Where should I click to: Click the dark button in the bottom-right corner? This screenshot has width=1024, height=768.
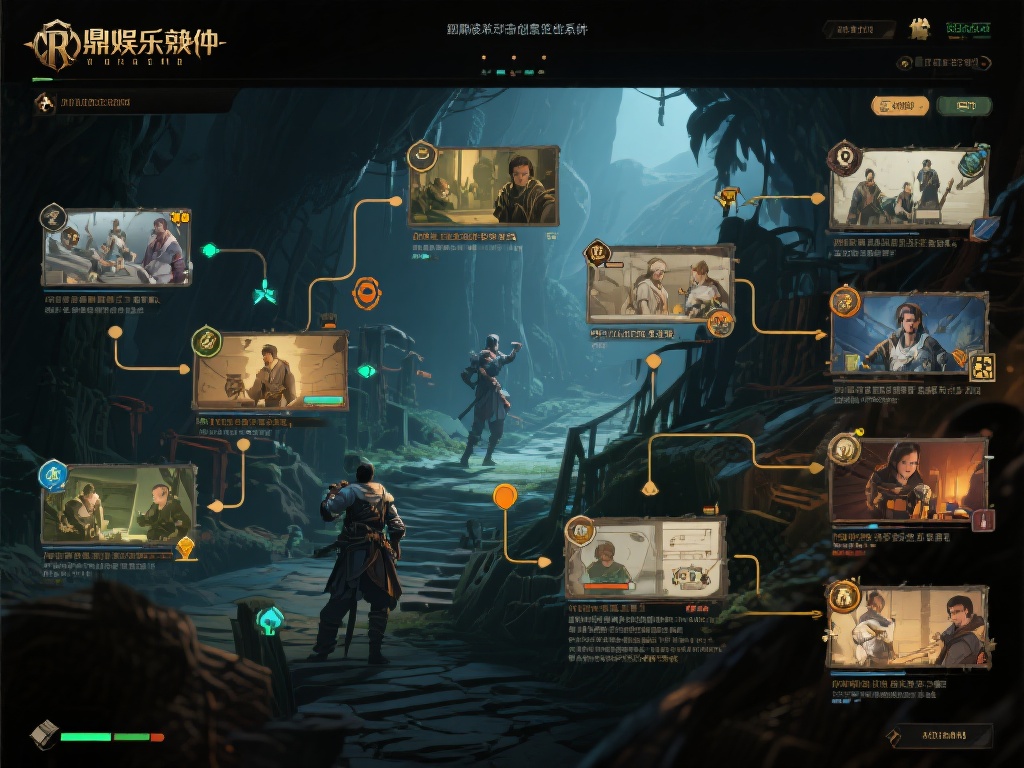tap(940, 736)
